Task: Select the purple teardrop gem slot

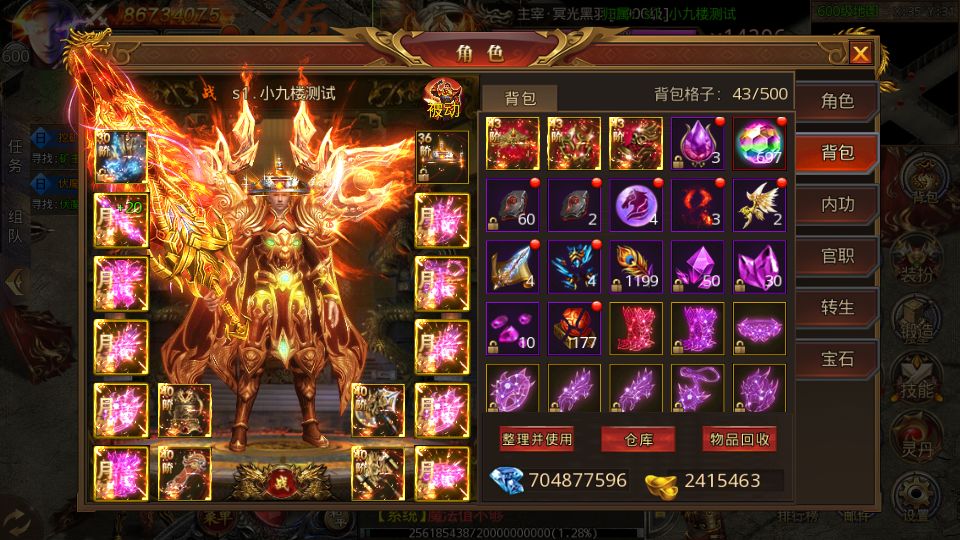Action: pos(698,144)
